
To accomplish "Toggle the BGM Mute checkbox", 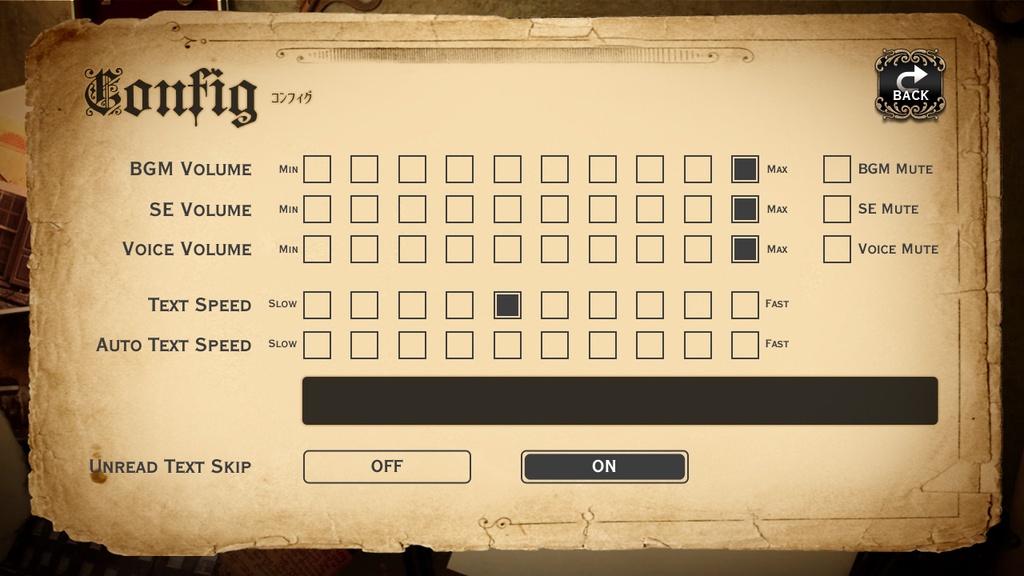I will point(837,169).
